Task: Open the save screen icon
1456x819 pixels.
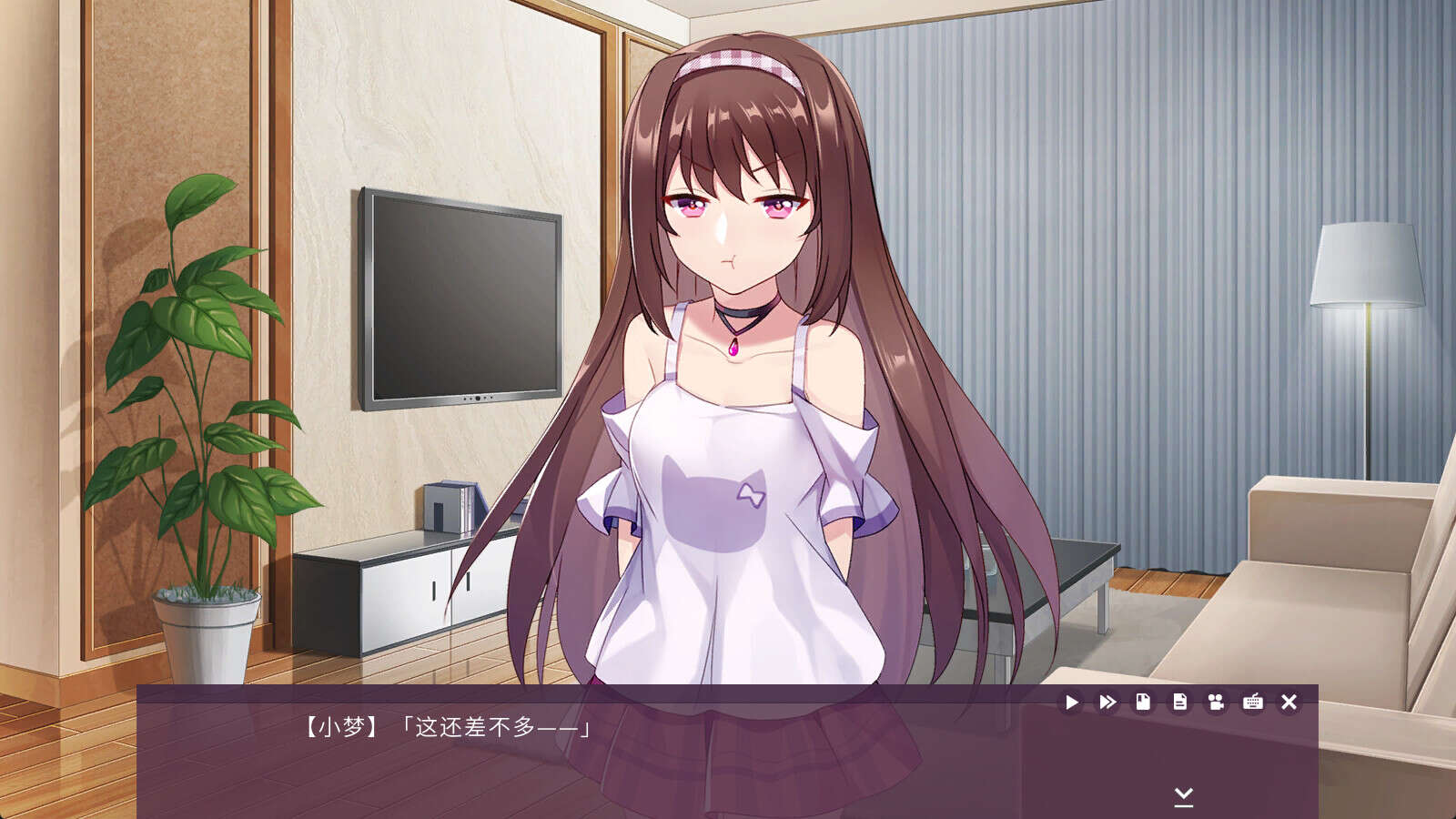Action: 1142,702
